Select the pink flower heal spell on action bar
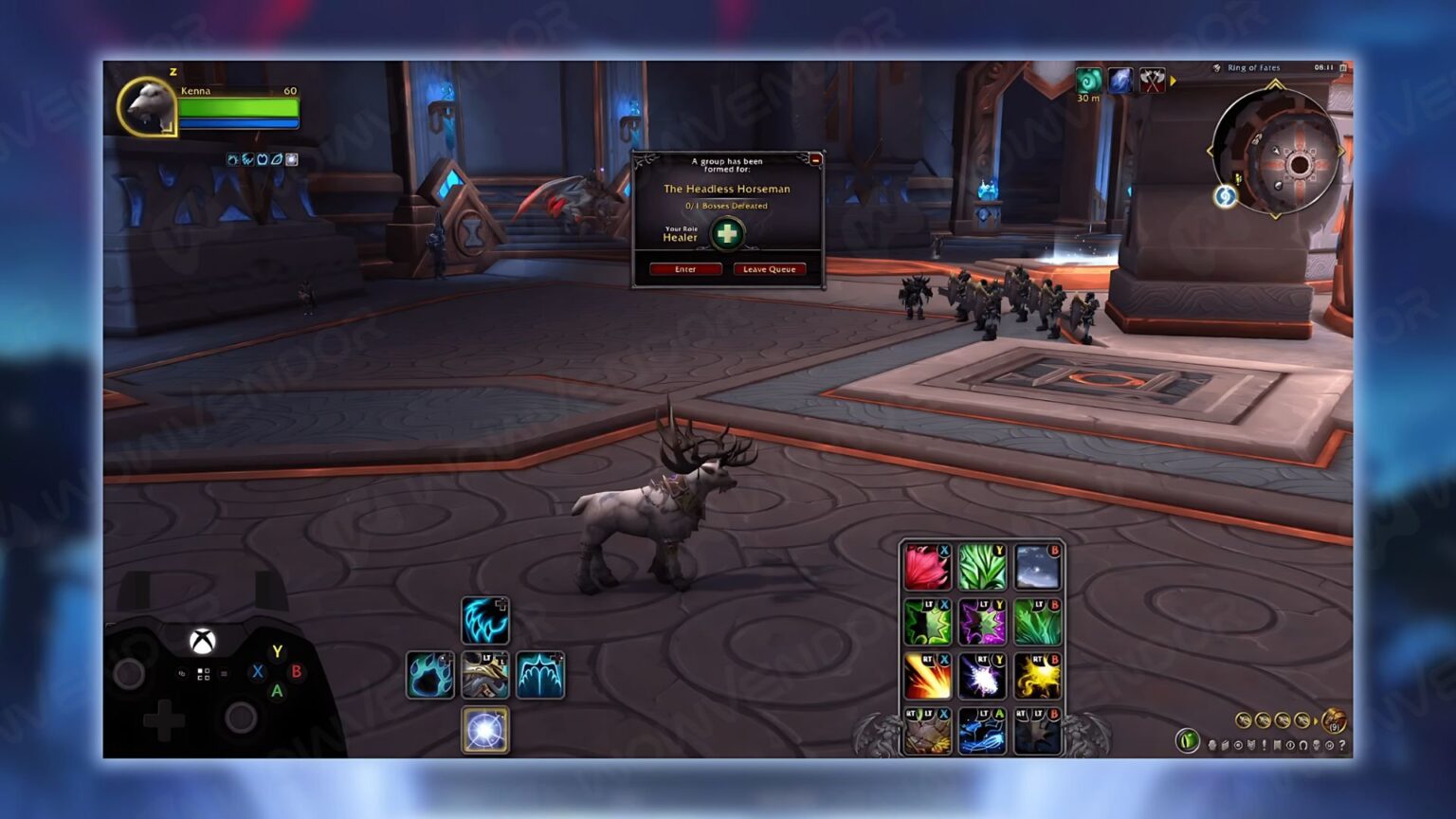This screenshot has width=1456, height=819. point(927,564)
